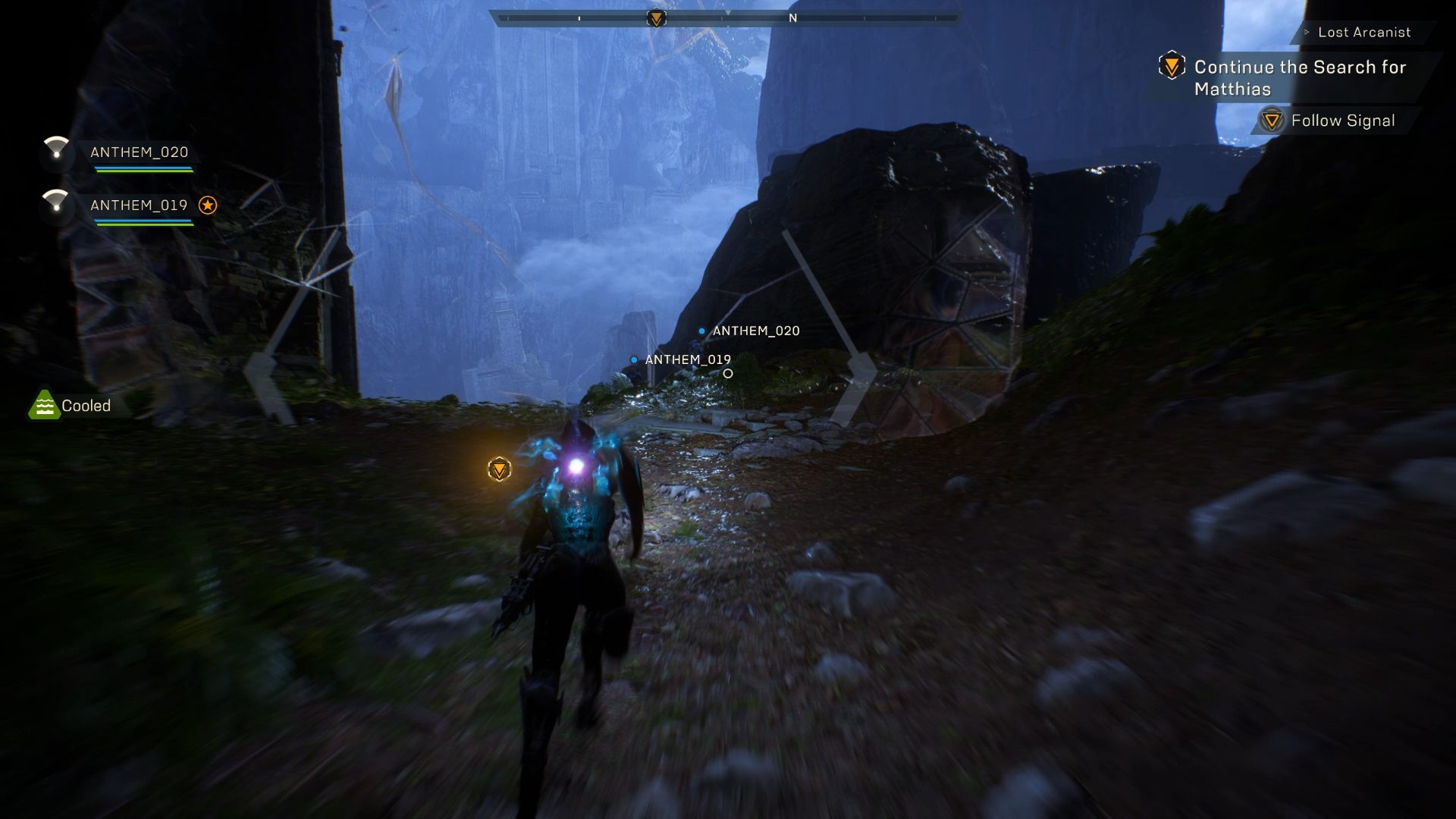Click the hollow circle below ANTHEM_019
Viewport: 1456px width, 819px height.
[728, 372]
